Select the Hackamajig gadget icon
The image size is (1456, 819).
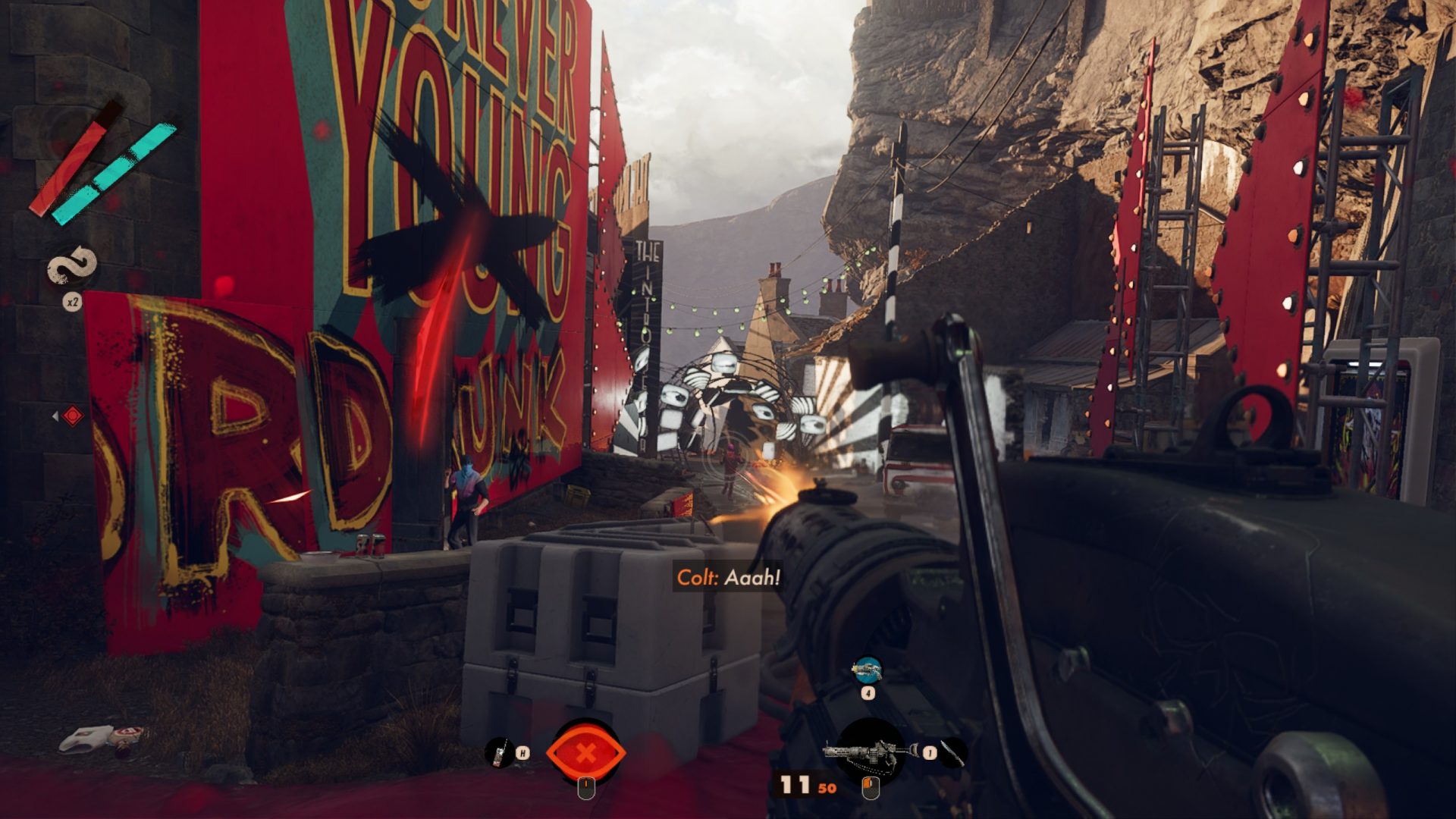(500, 752)
